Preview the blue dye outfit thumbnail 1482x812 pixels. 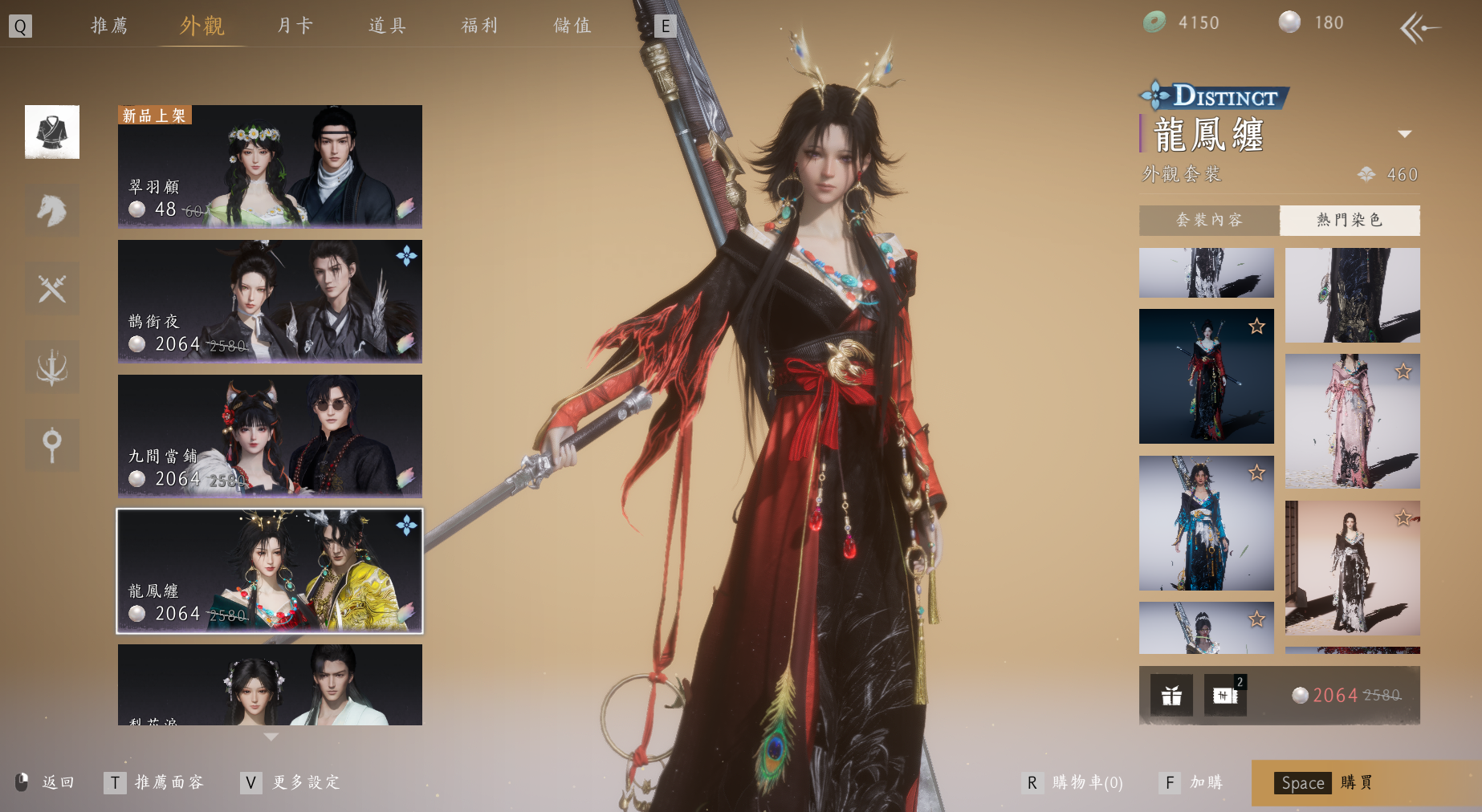tap(1206, 523)
